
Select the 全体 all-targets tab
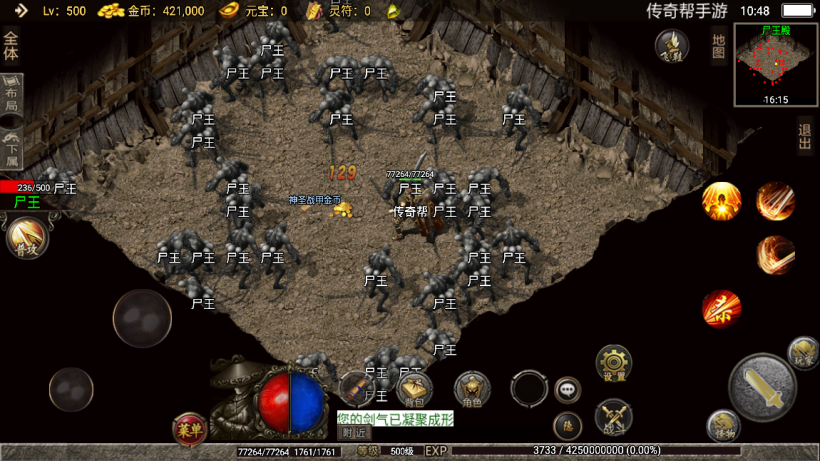click(11, 46)
